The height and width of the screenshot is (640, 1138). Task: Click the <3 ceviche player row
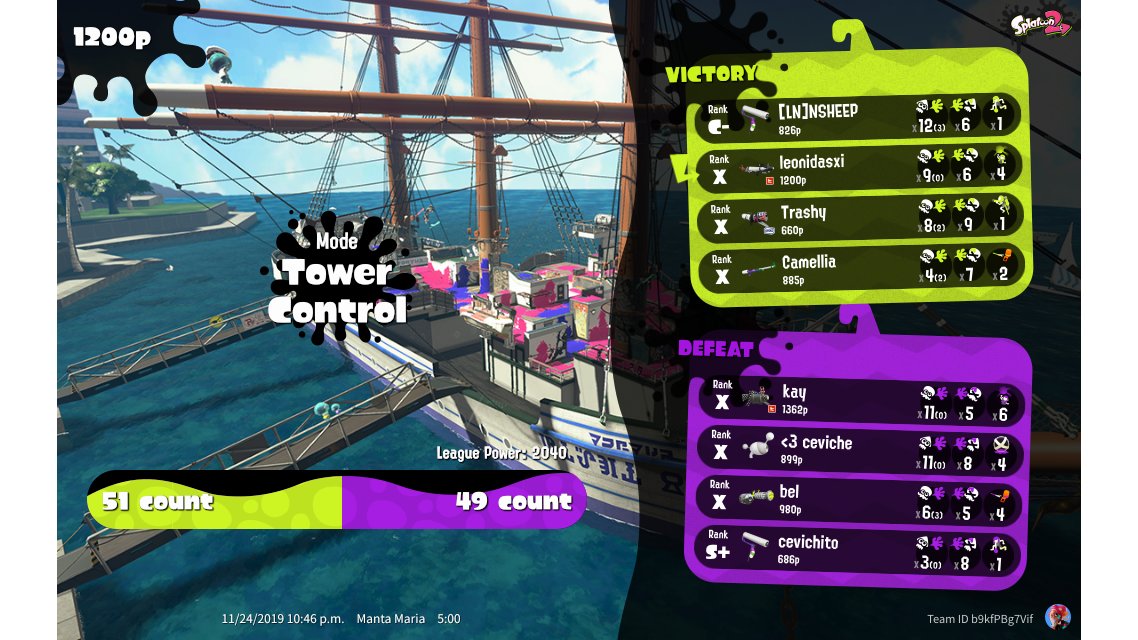pos(858,449)
